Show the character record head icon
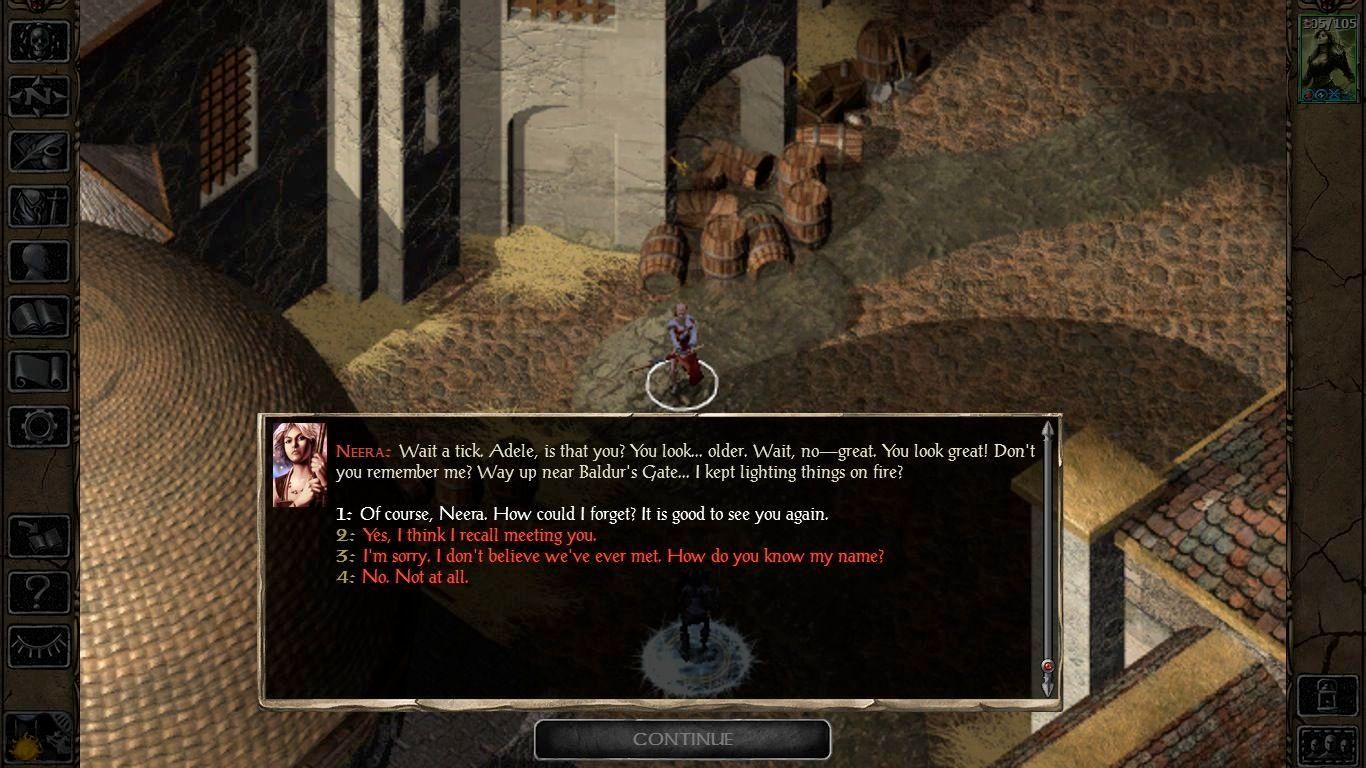The width and height of the screenshot is (1366, 768). pos(39,262)
